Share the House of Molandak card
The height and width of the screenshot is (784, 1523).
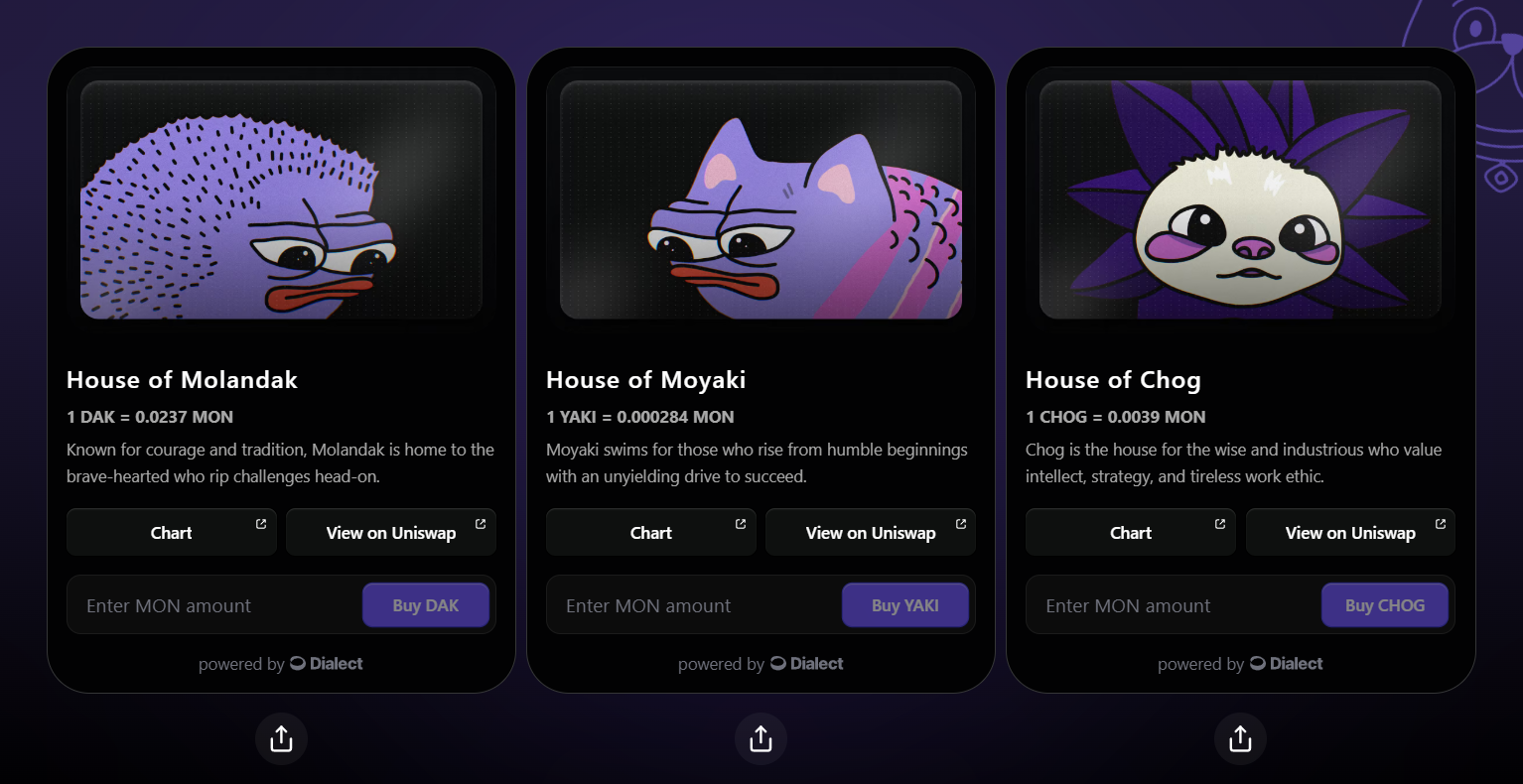tap(281, 739)
